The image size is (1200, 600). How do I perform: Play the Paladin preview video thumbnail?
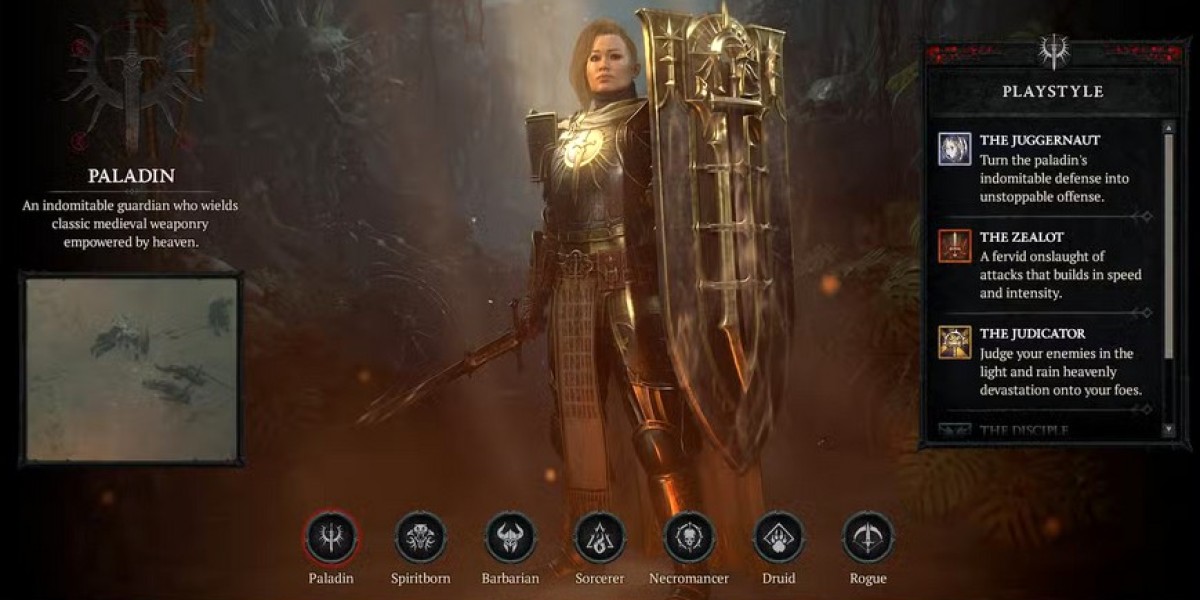click(131, 369)
